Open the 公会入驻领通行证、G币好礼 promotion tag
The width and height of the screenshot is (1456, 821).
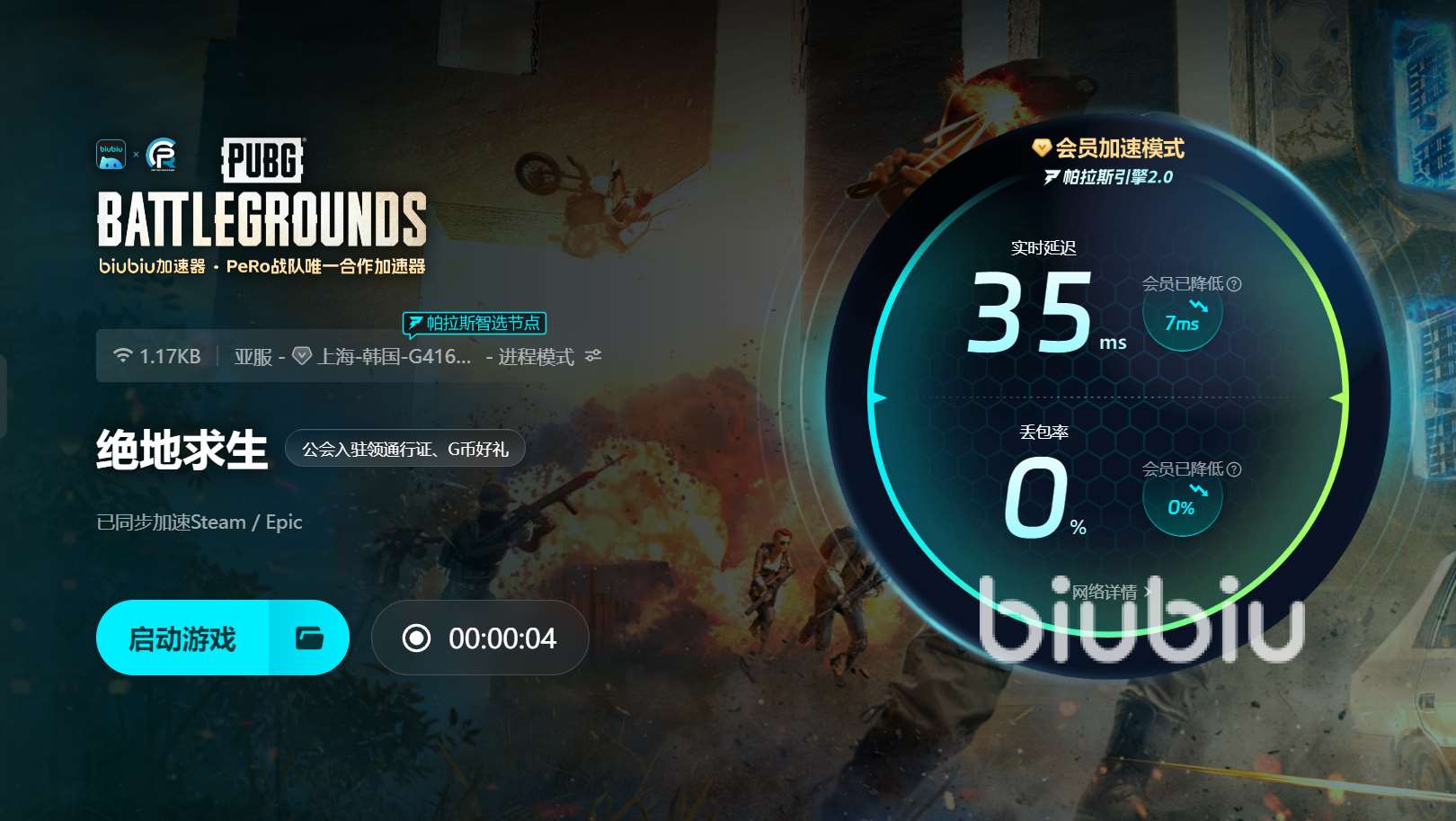click(404, 449)
